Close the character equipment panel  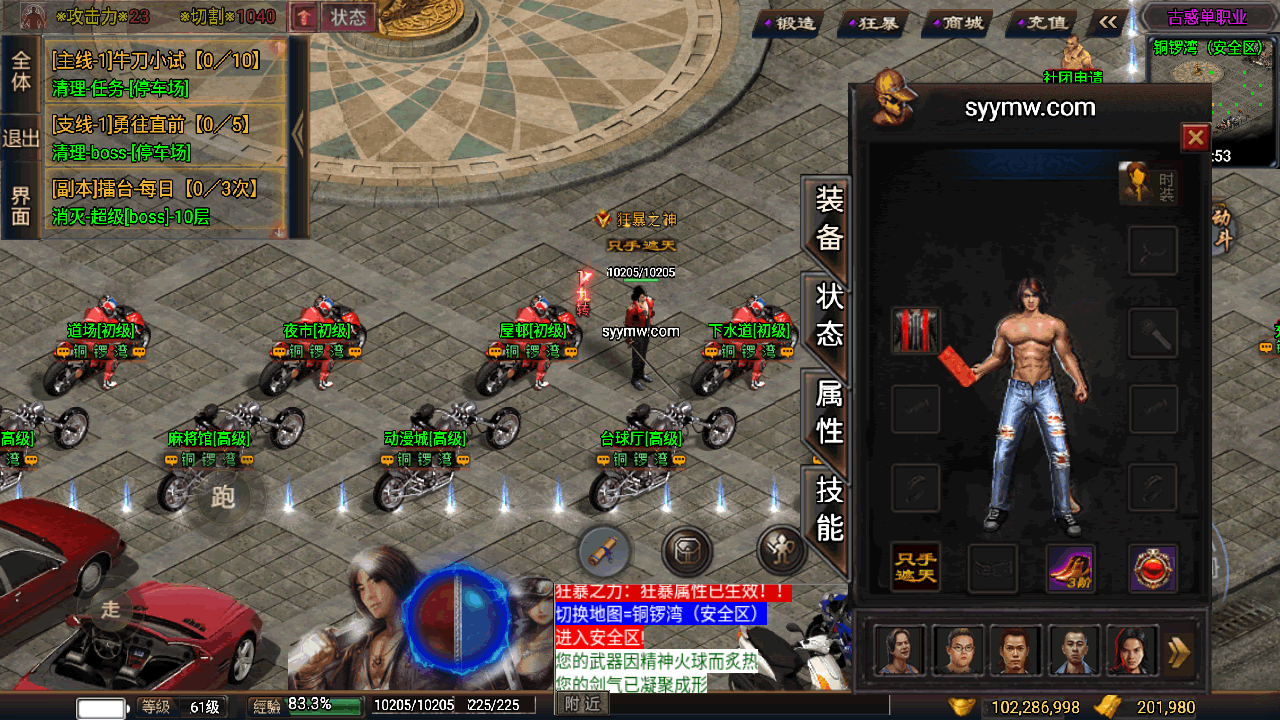(1195, 137)
